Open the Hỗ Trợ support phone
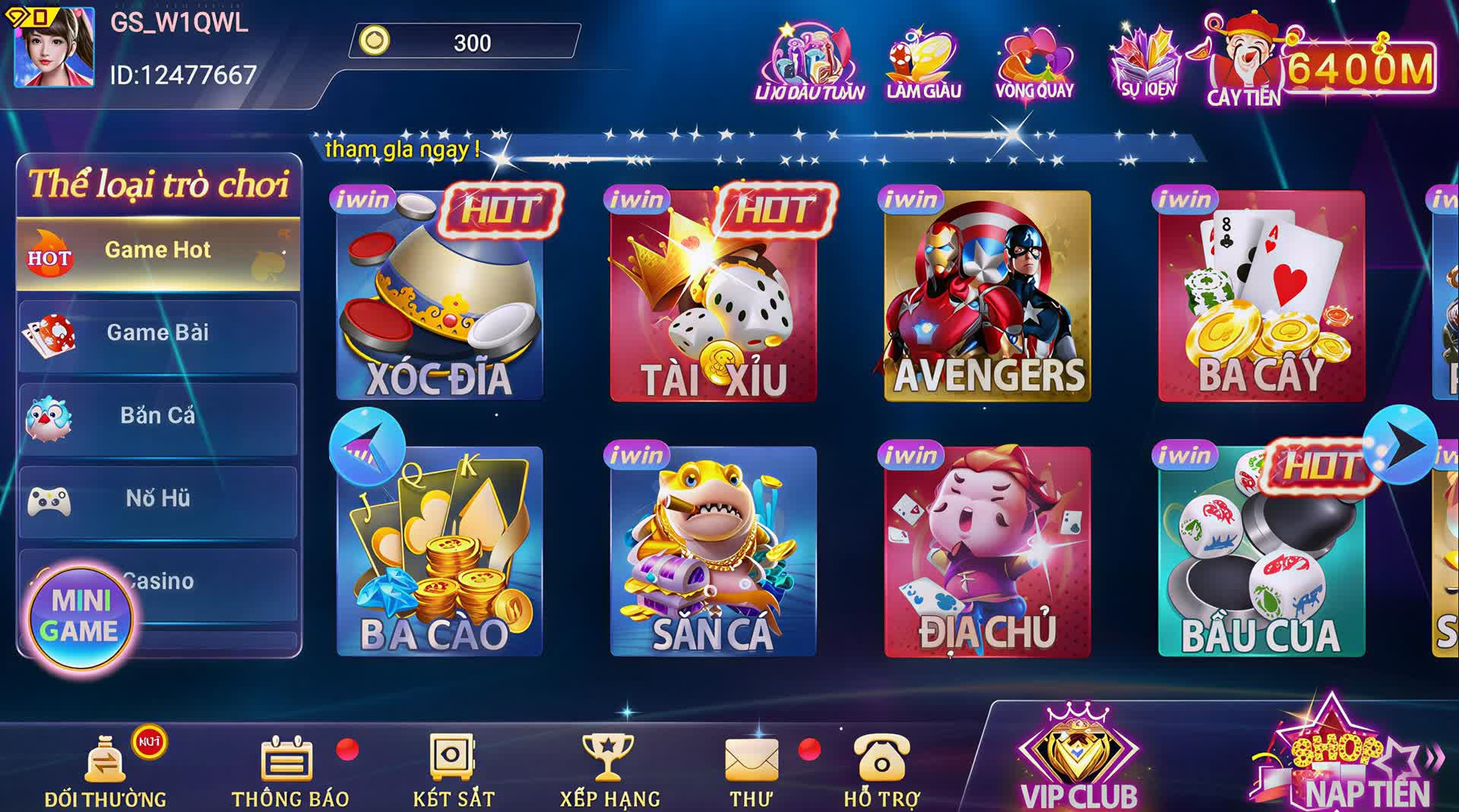Viewport: 1459px width, 812px height. point(881,769)
